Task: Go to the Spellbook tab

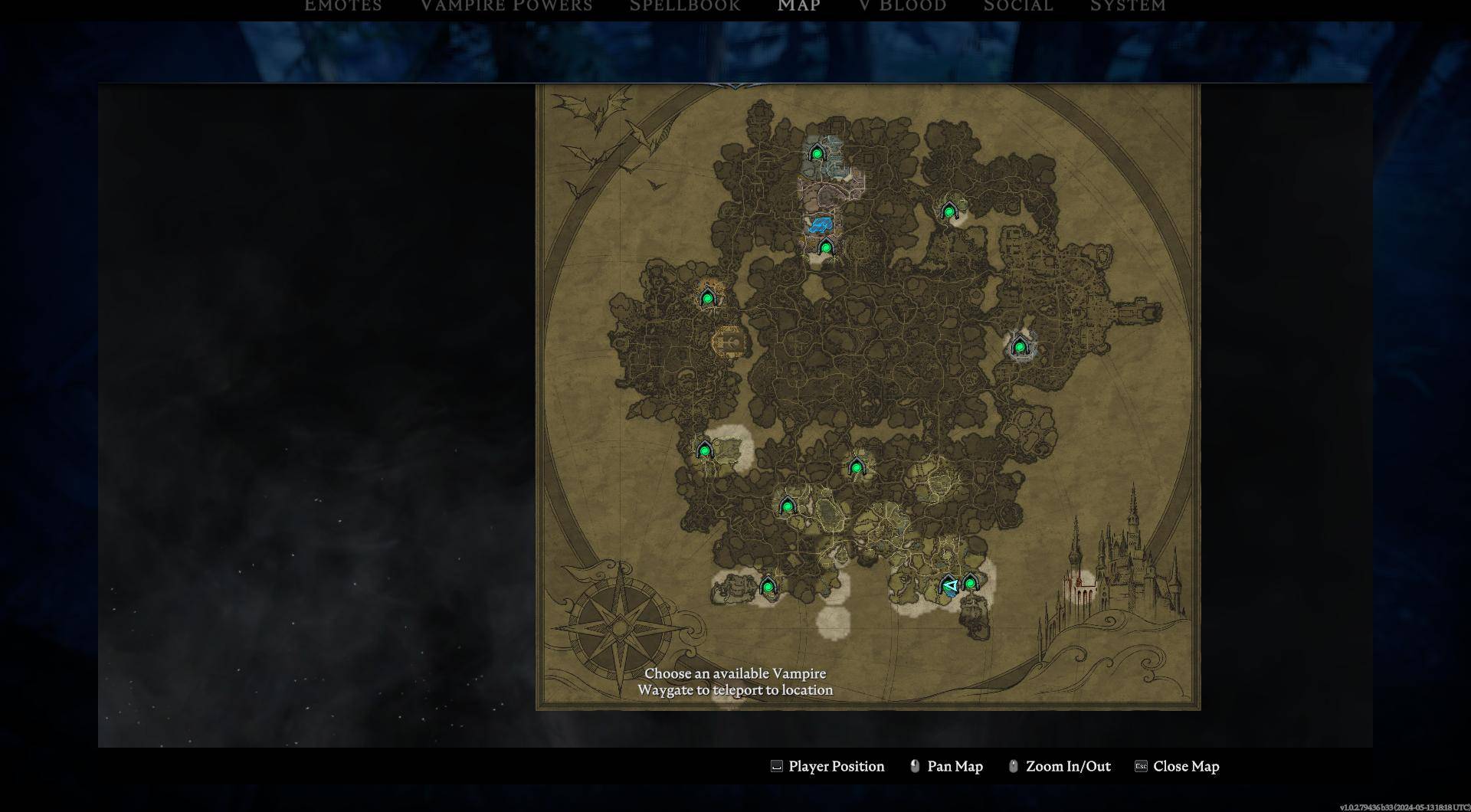Action: click(x=684, y=6)
